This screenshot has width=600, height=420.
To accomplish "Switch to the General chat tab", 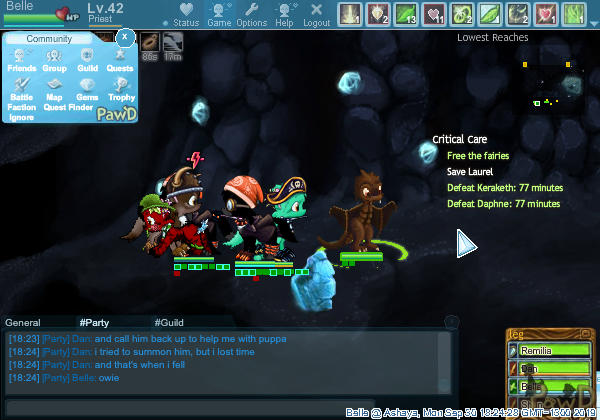I will pyautogui.click(x=23, y=323).
